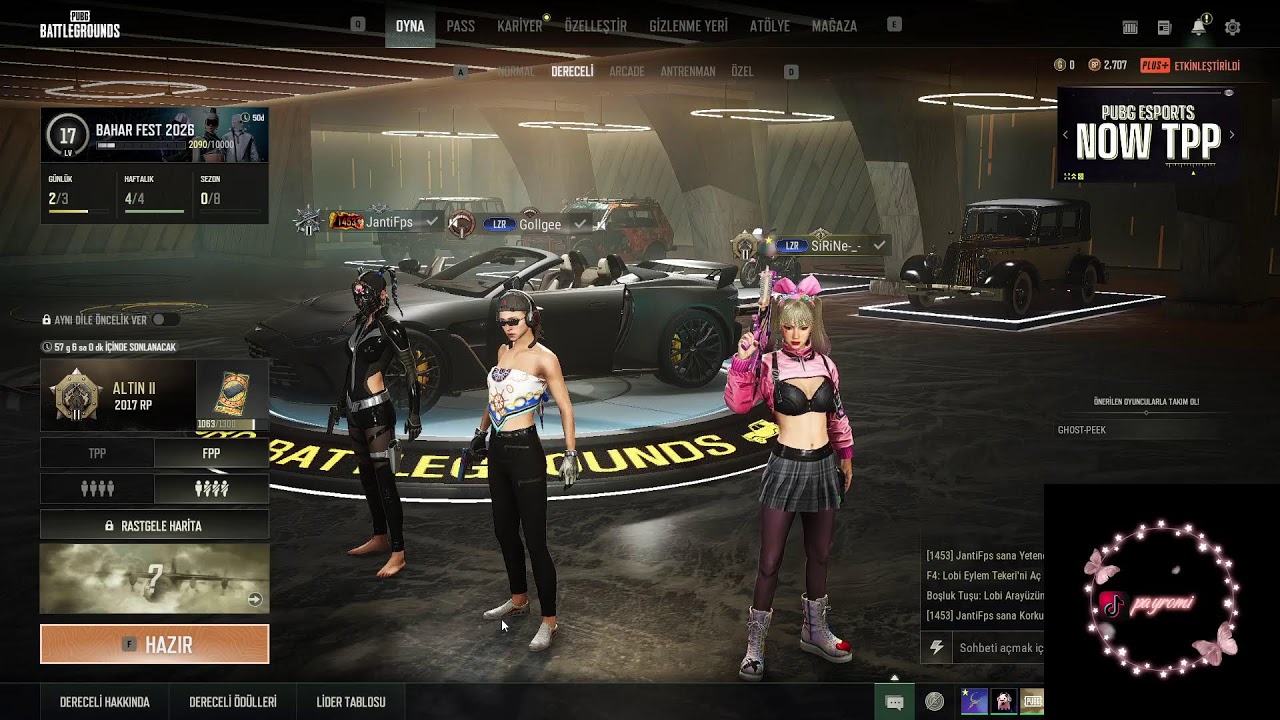Choose the NORMAL match mode

[x=516, y=72]
